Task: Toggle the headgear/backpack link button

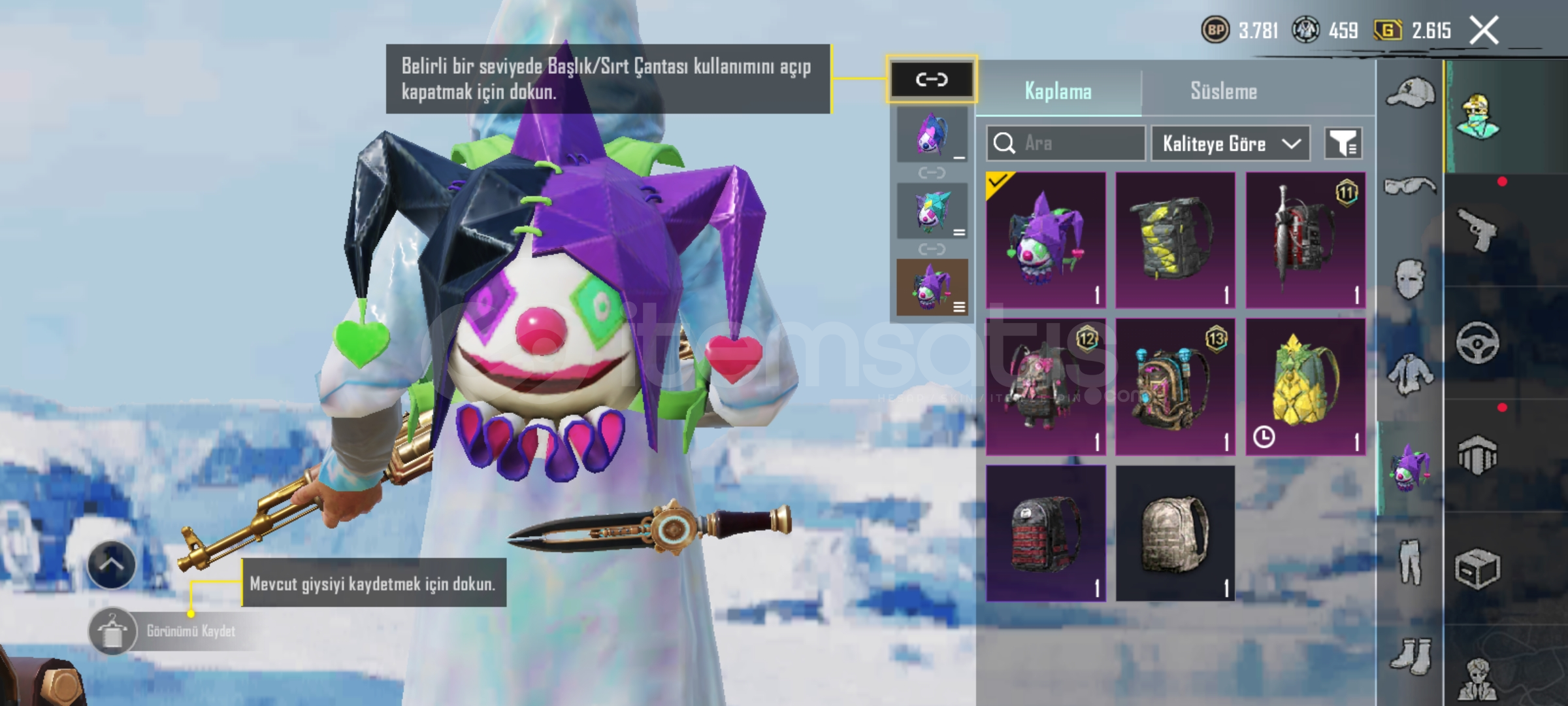Action: point(931,80)
